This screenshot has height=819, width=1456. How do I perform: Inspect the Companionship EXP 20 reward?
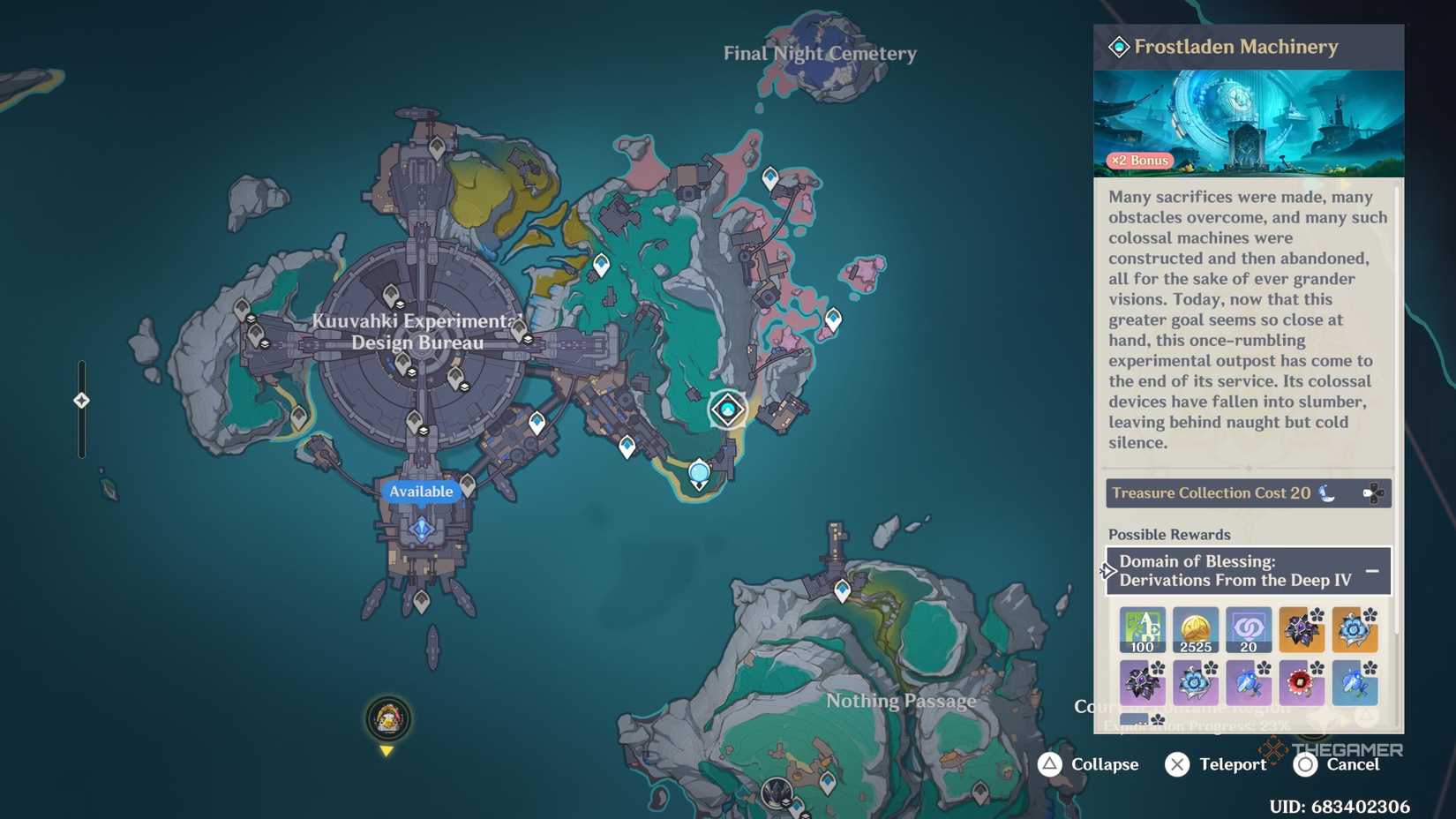1248,629
